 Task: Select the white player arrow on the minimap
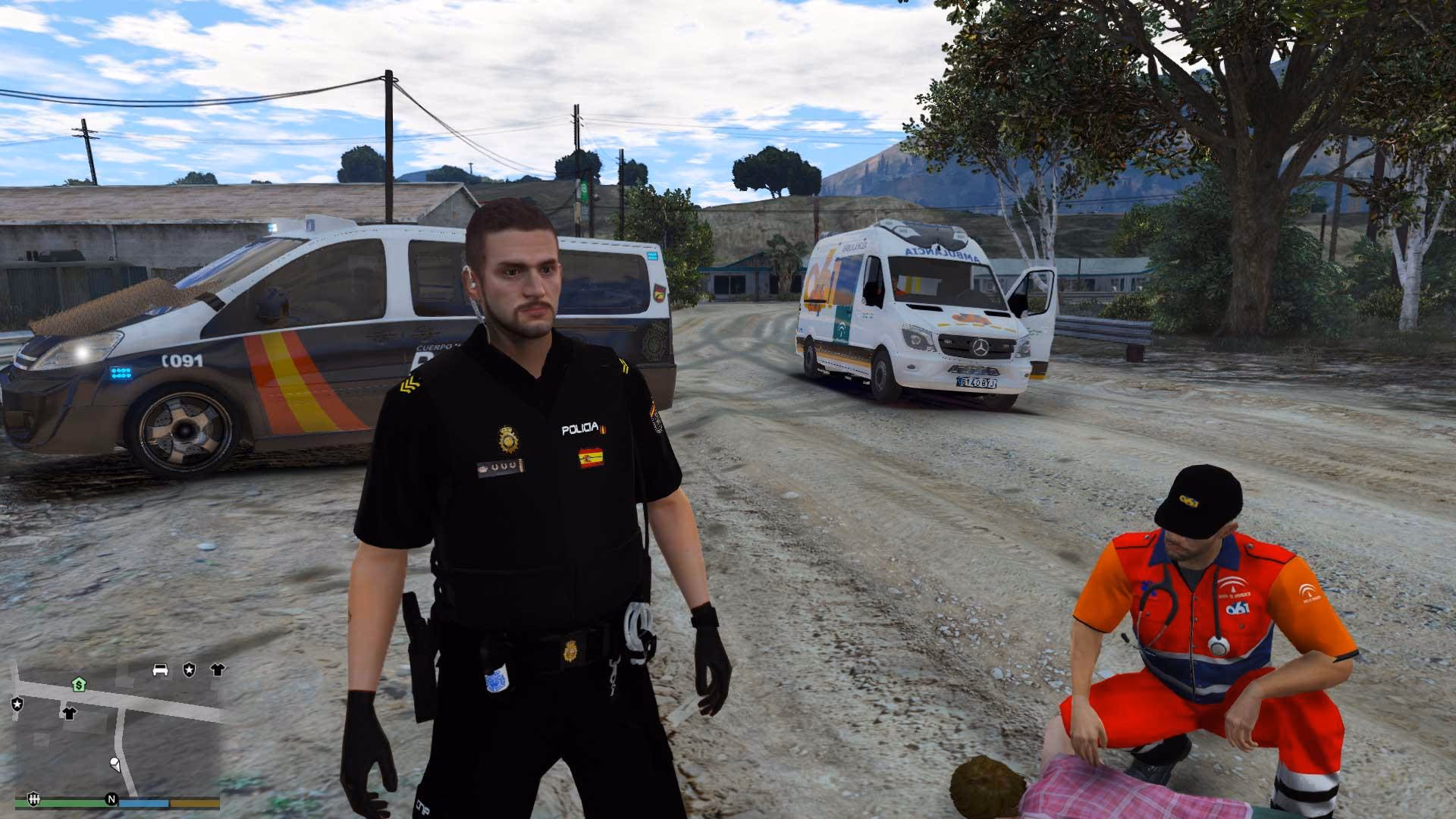[115, 765]
